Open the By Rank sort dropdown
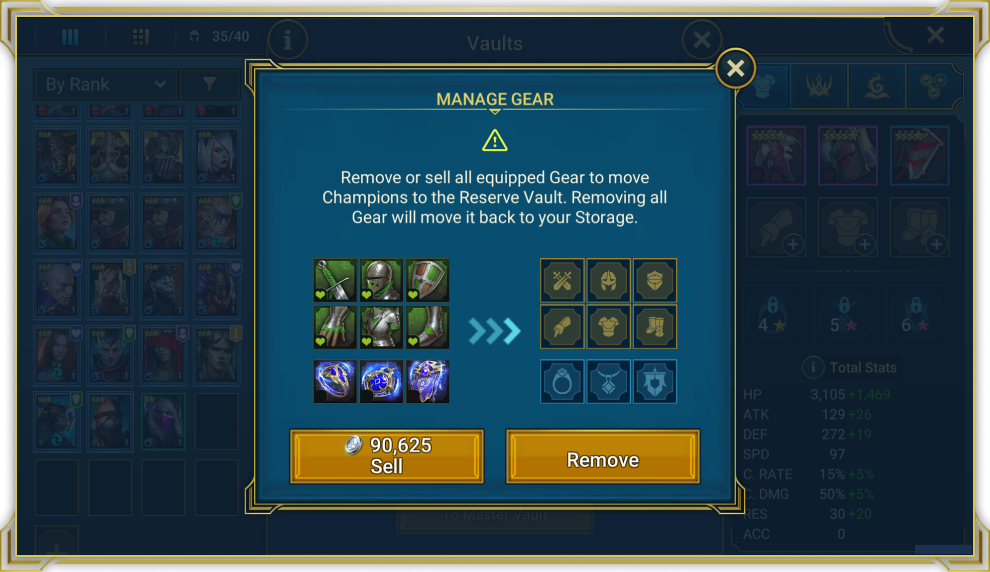The image size is (990, 572). (104, 85)
